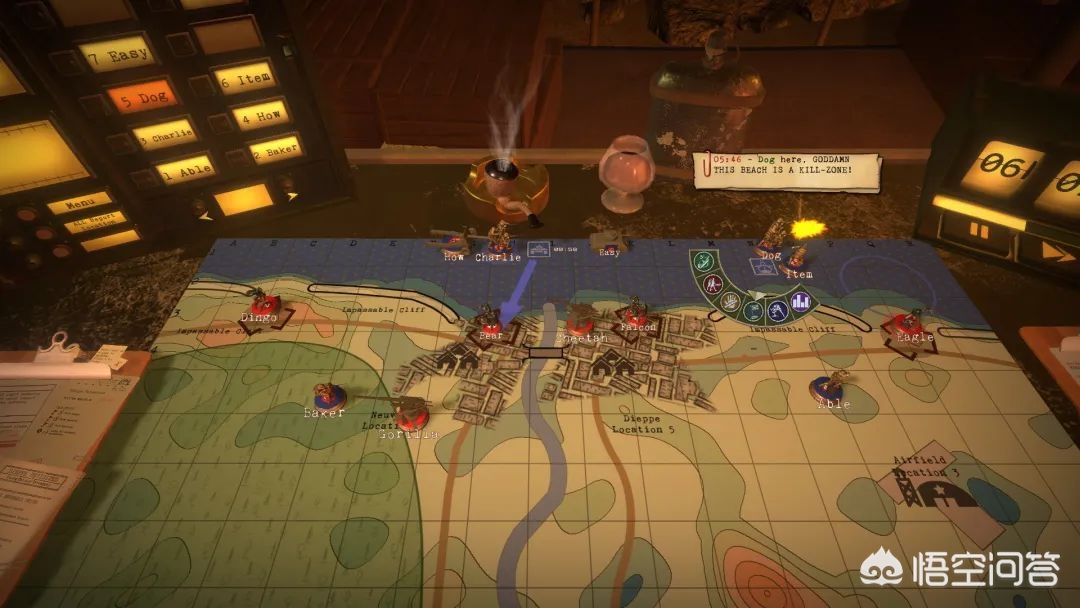Select the Able unit on the map
Viewport: 1080px width, 608px height.
point(831,389)
